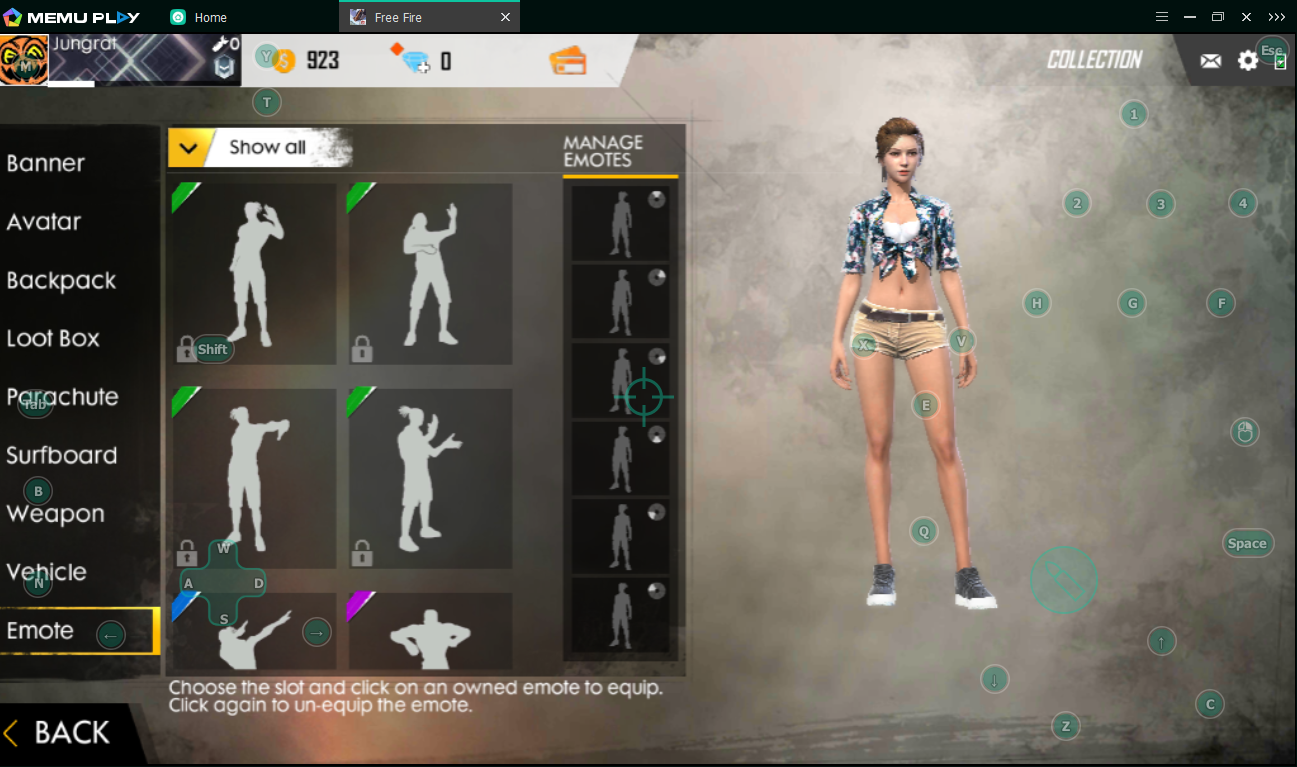Open the Avatar category
1297x767 pixels.
pos(44,222)
